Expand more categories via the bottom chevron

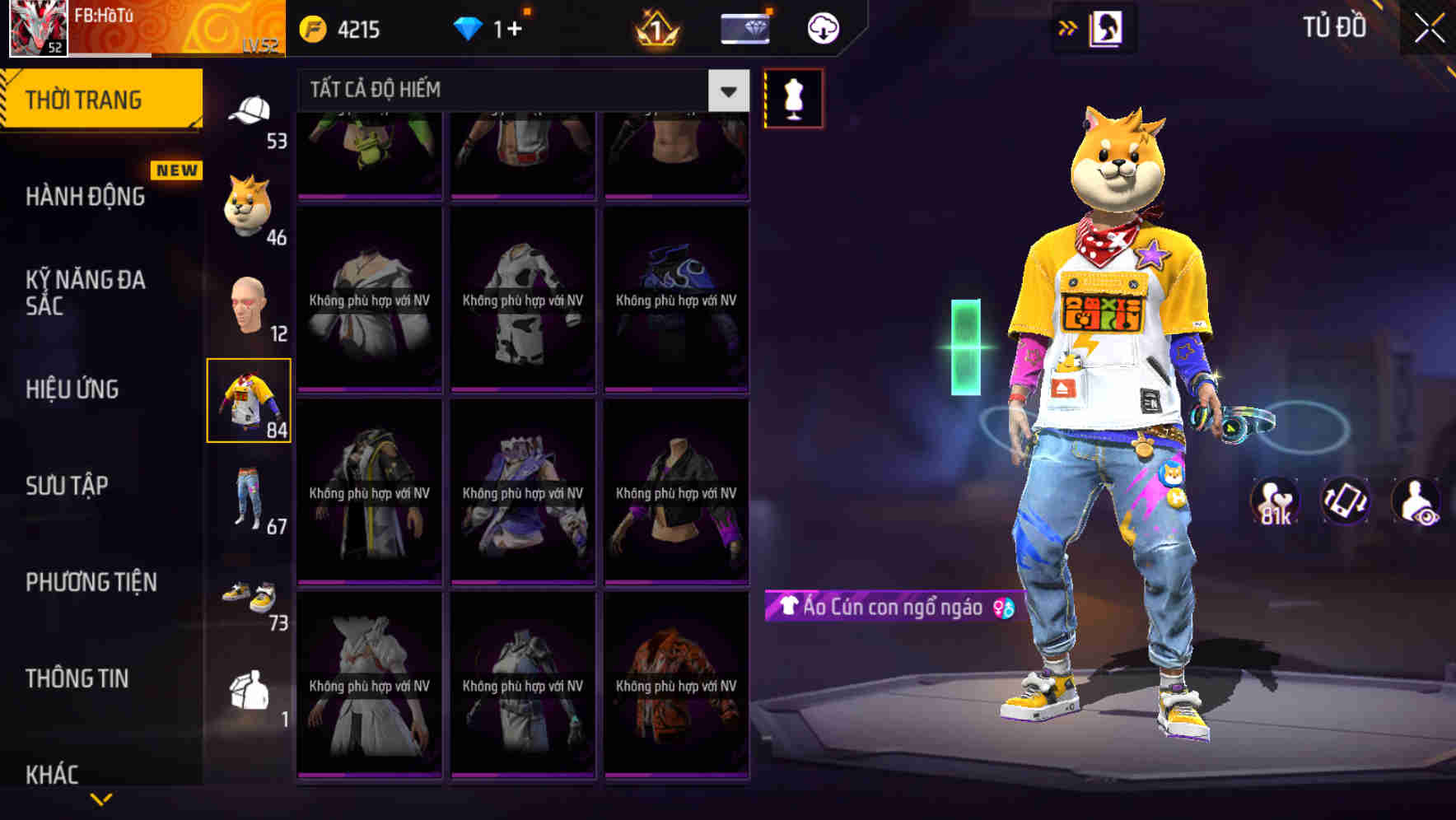pos(101,800)
